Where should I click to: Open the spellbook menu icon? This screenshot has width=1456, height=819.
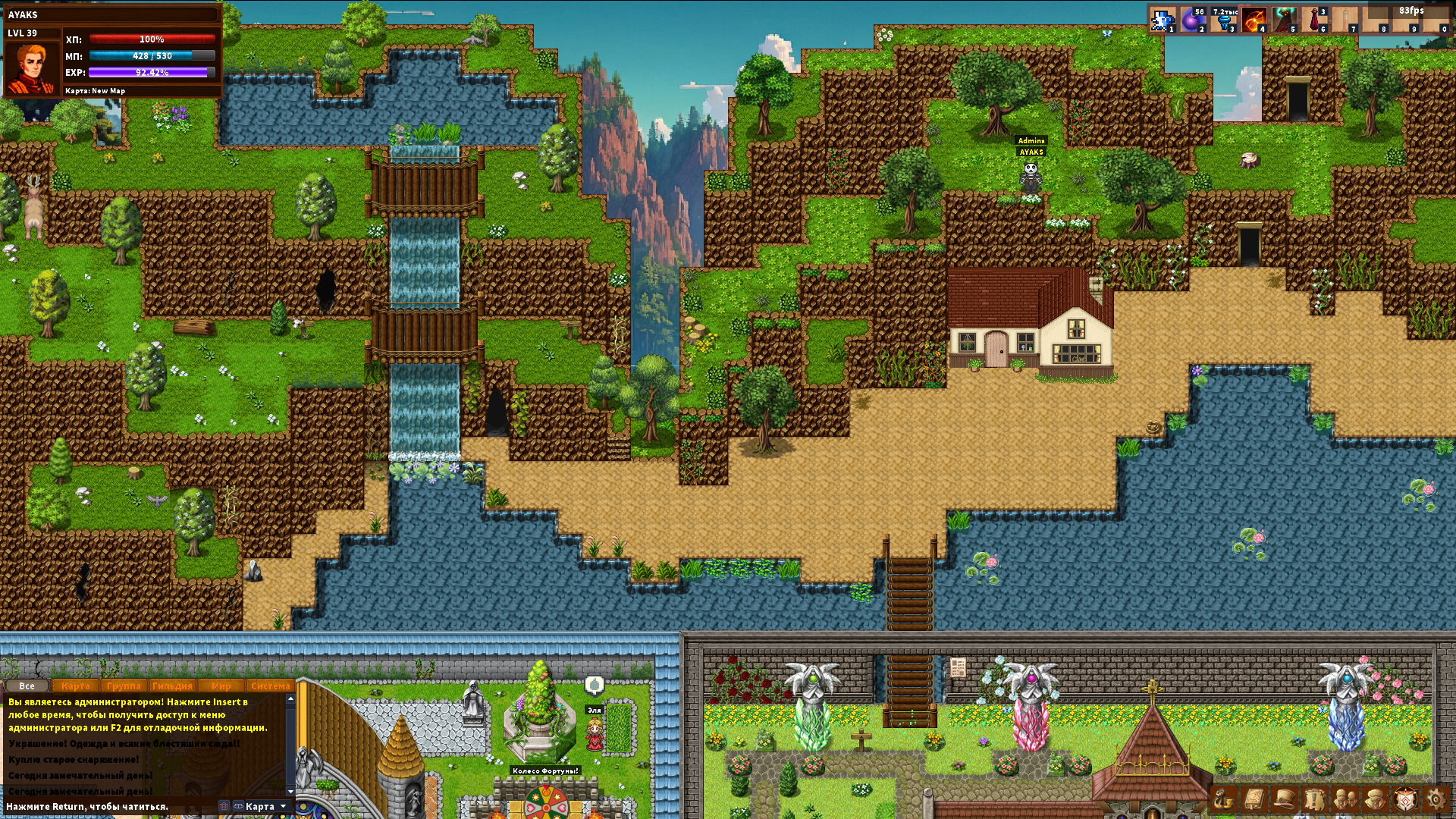click(1254, 799)
